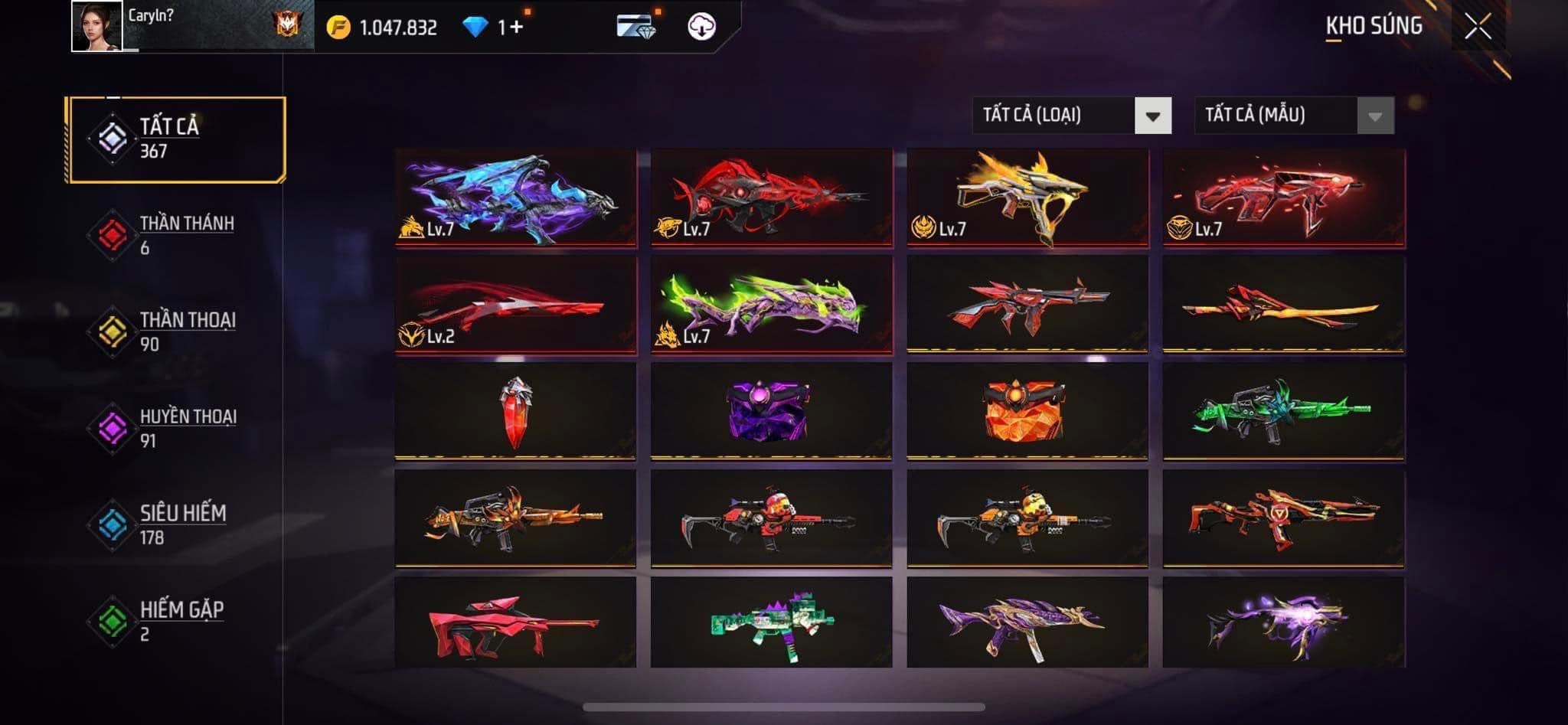Screen dimensions: 1568x725
Task: Pick the purple loot box skin
Action: 771,412
